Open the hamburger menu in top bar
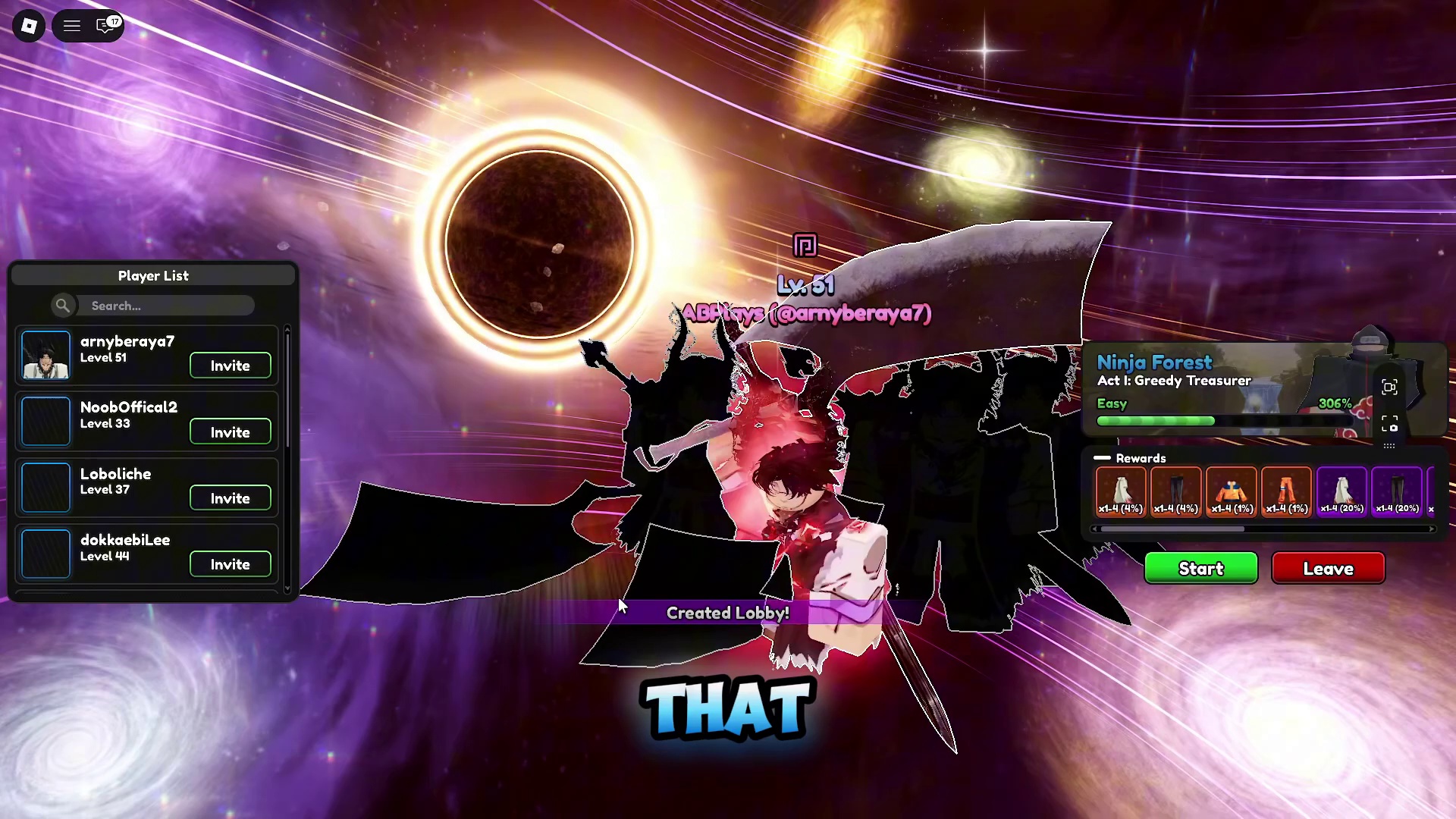 pos(72,26)
